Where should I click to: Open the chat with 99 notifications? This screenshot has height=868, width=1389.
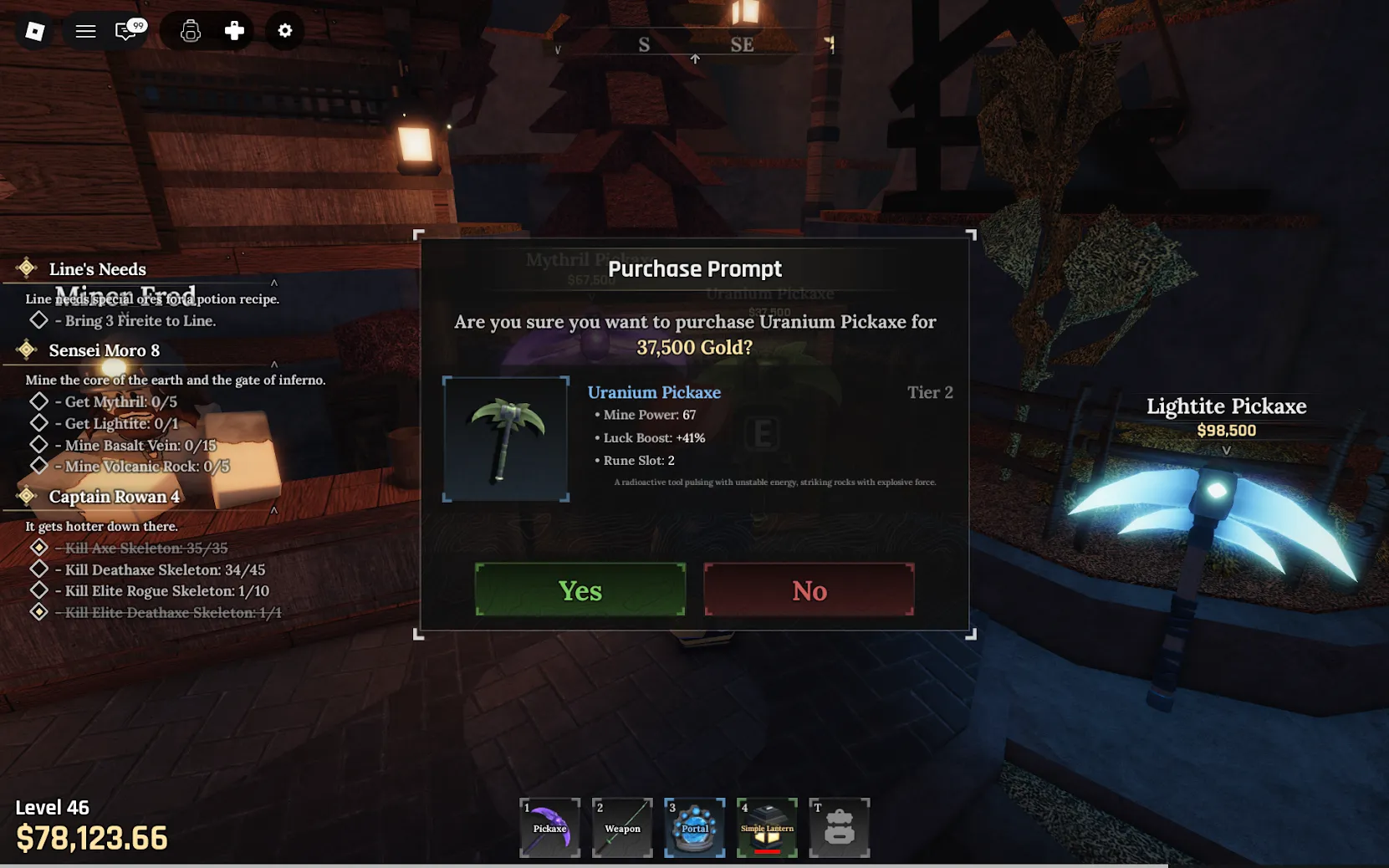[127, 31]
